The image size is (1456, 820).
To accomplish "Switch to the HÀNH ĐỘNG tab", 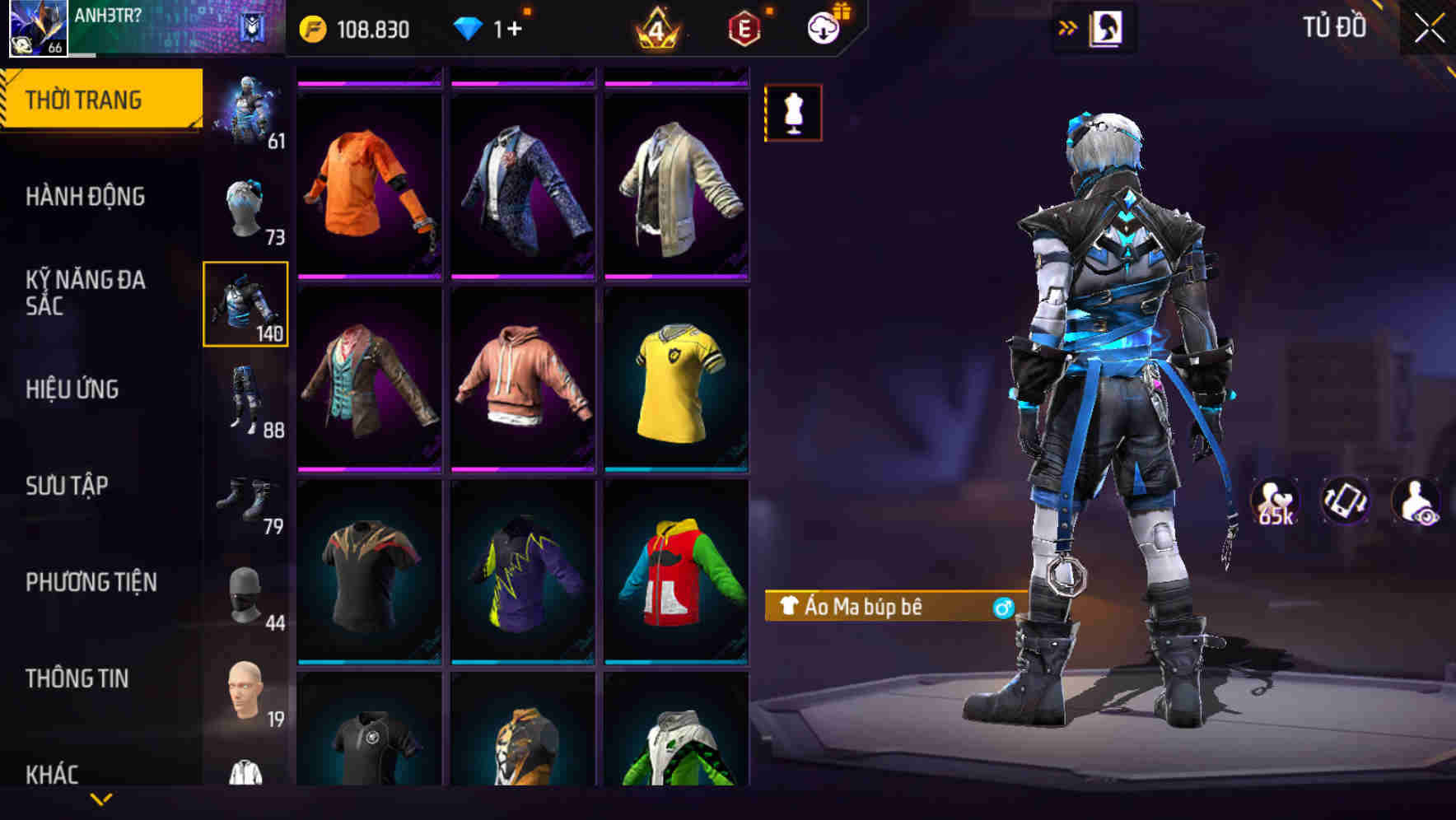I will tap(86, 197).
